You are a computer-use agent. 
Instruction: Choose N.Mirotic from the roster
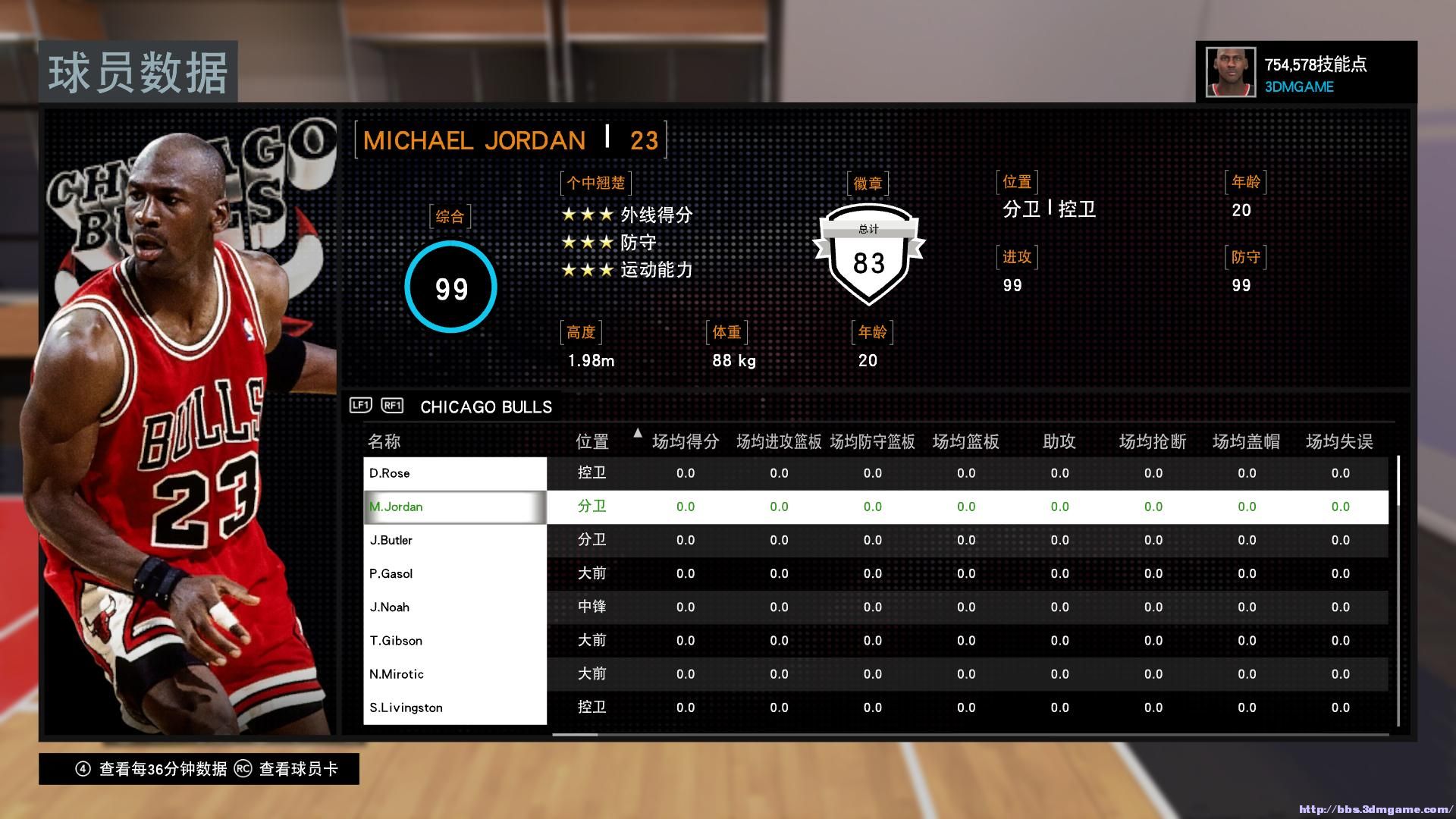pos(454,674)
